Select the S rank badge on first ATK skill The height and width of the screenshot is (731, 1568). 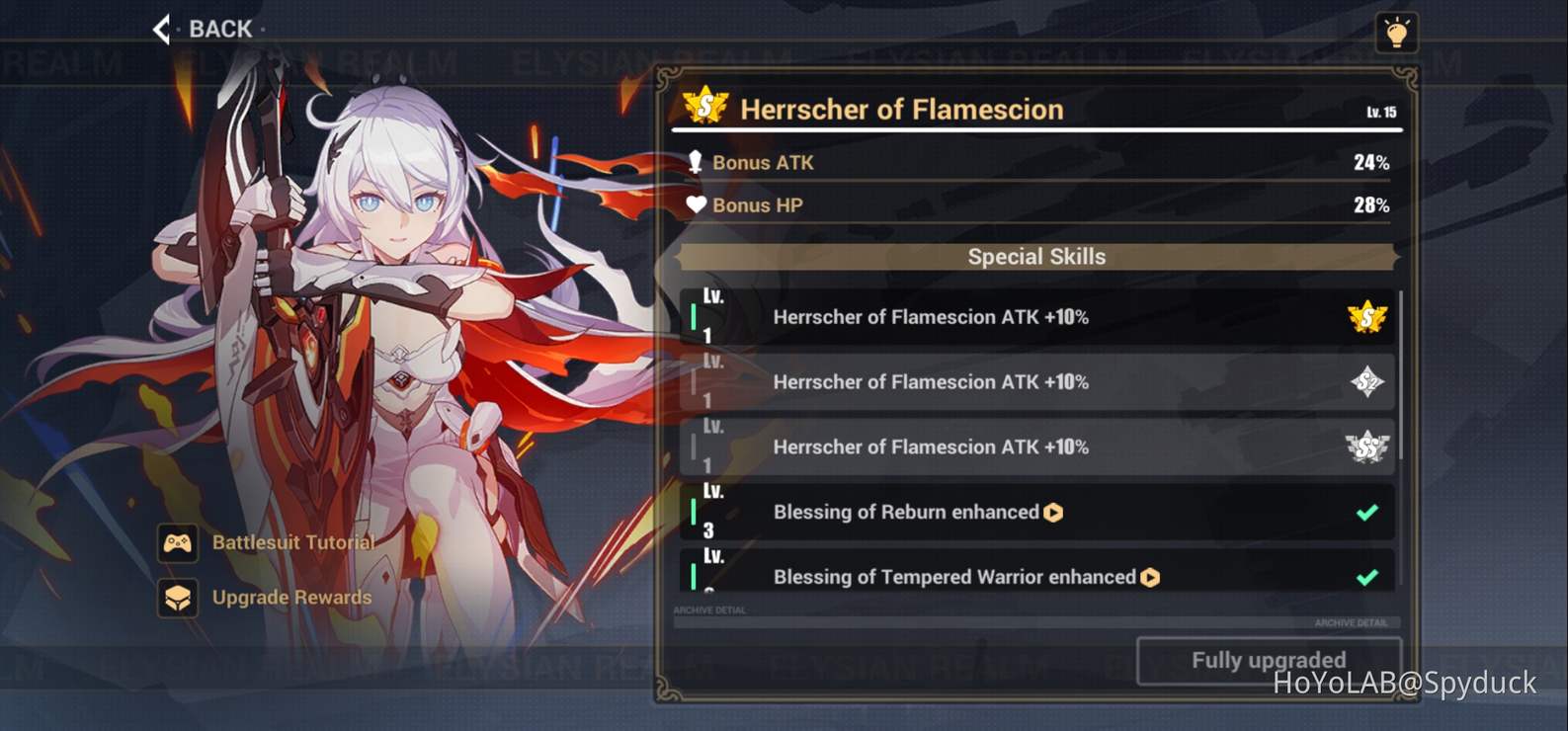[1365, 317]
